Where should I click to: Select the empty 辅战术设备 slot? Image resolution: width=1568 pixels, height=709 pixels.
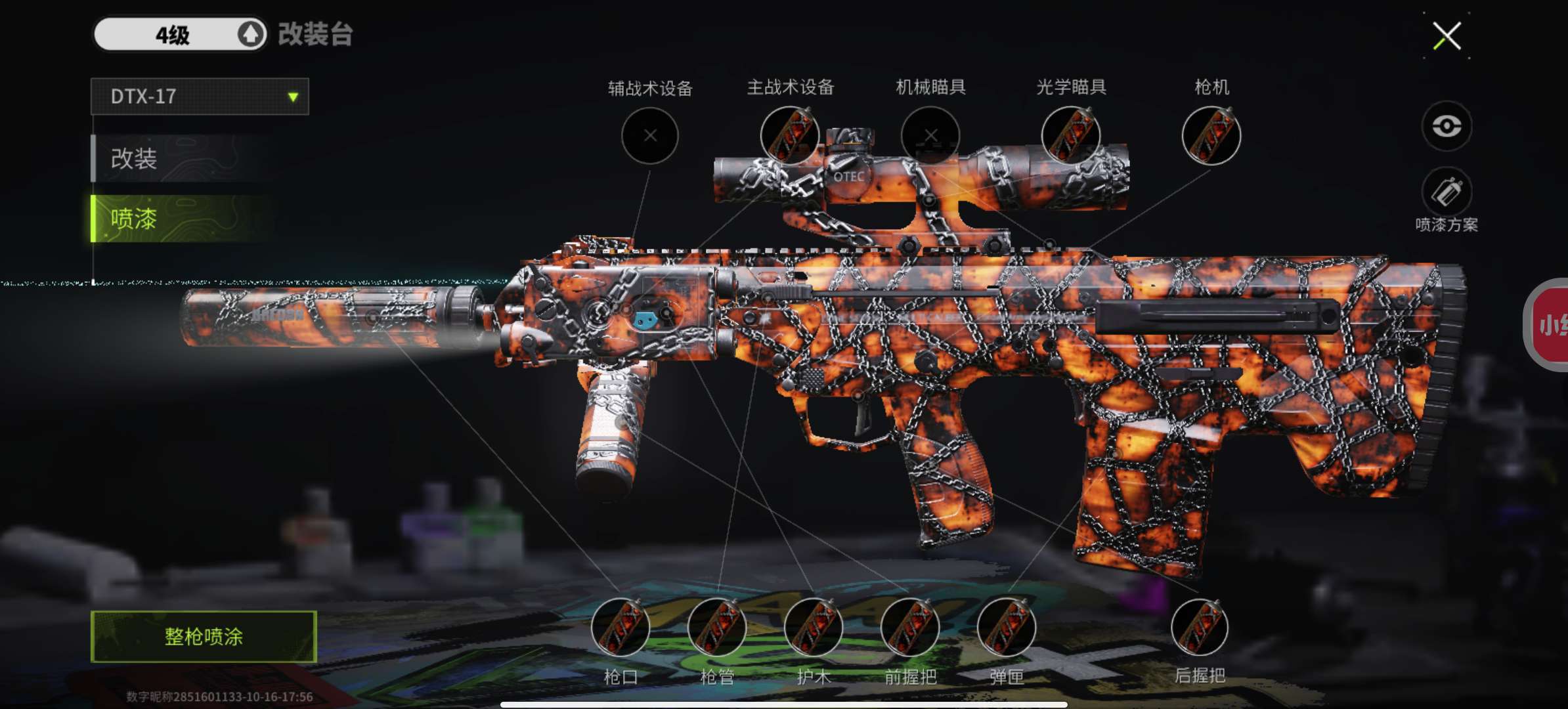tap(650, 136)
